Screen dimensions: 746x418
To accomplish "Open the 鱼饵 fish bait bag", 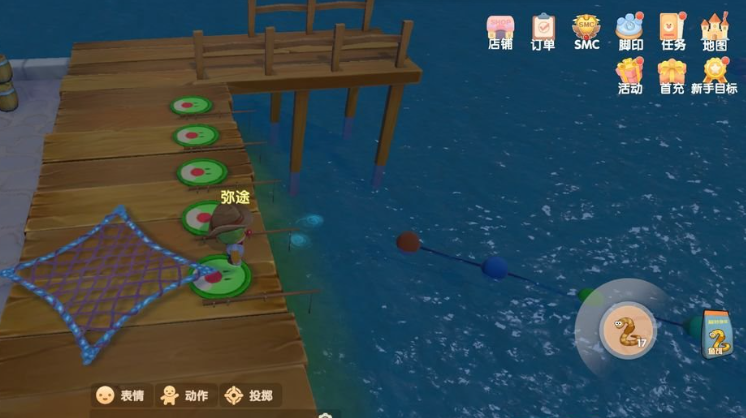I will click(x=716, y=333).
